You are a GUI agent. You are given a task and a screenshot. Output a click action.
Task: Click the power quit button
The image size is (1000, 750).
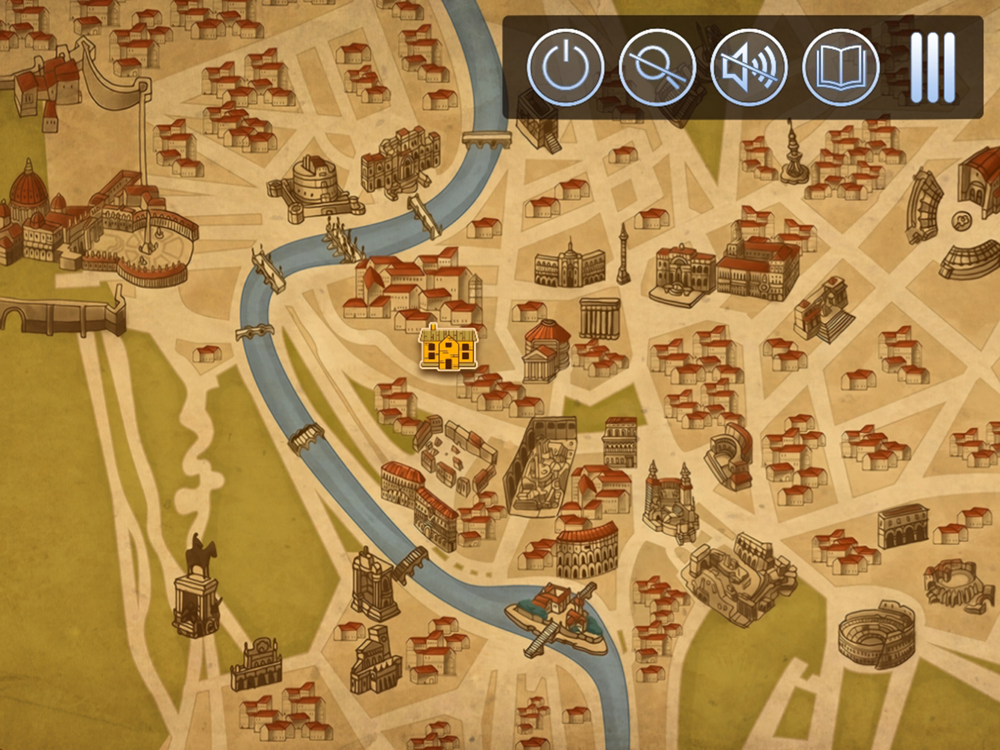point(565,68)
